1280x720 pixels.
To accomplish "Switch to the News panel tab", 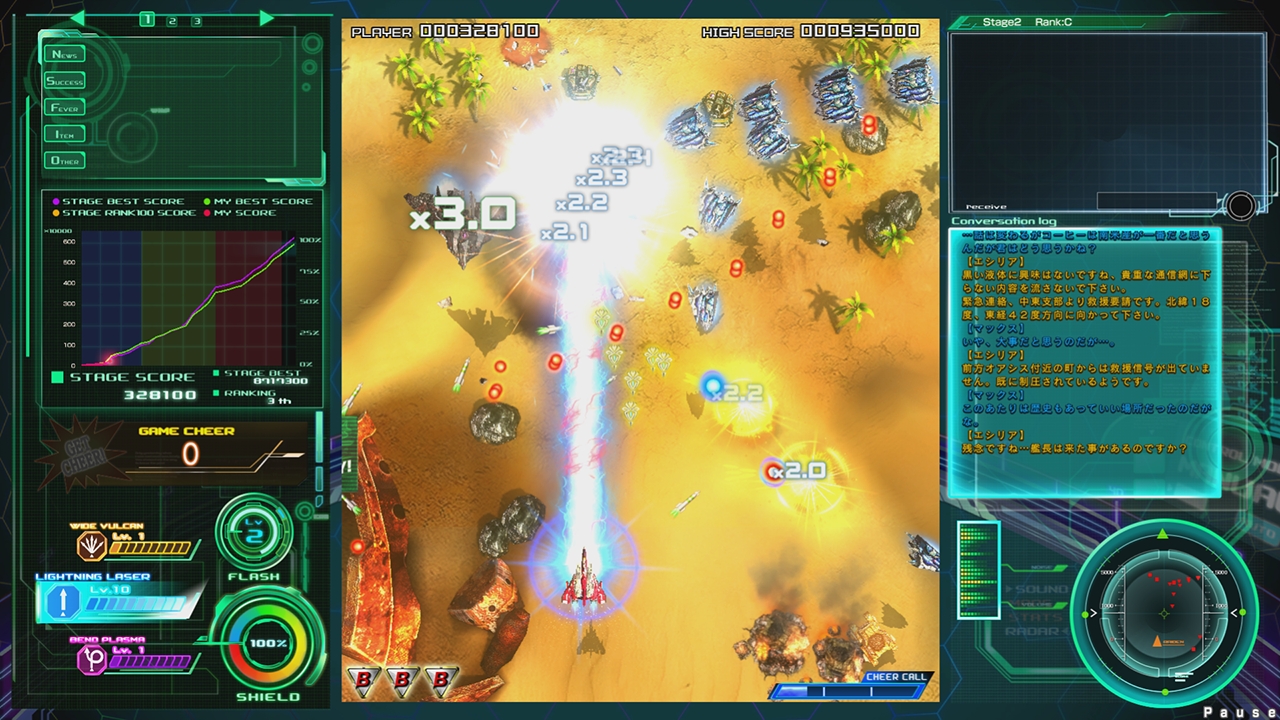I will 63,54.
